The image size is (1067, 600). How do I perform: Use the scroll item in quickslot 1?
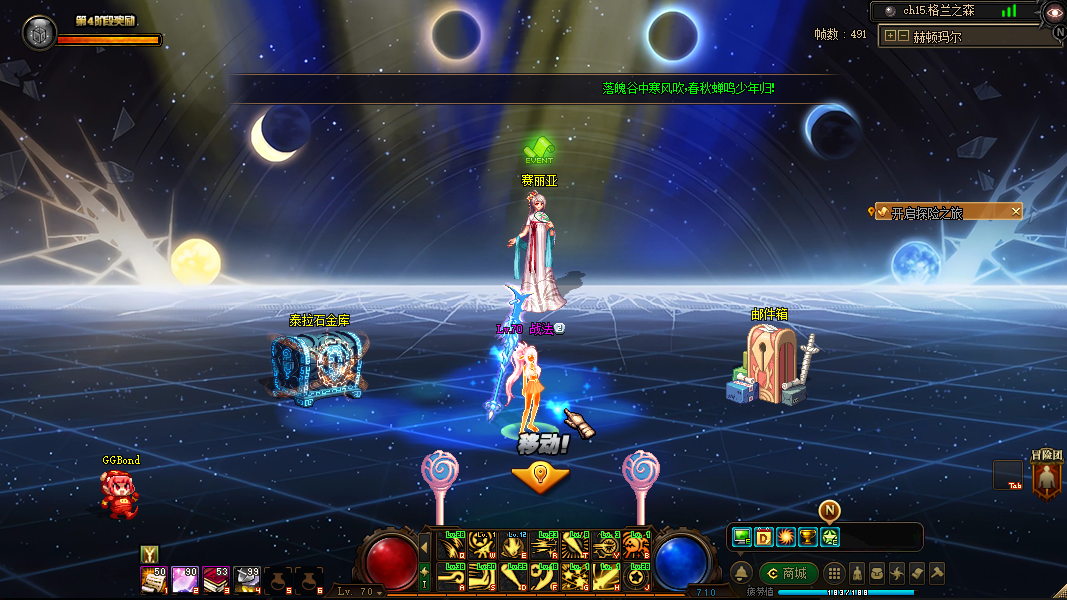tap(153, 580)
